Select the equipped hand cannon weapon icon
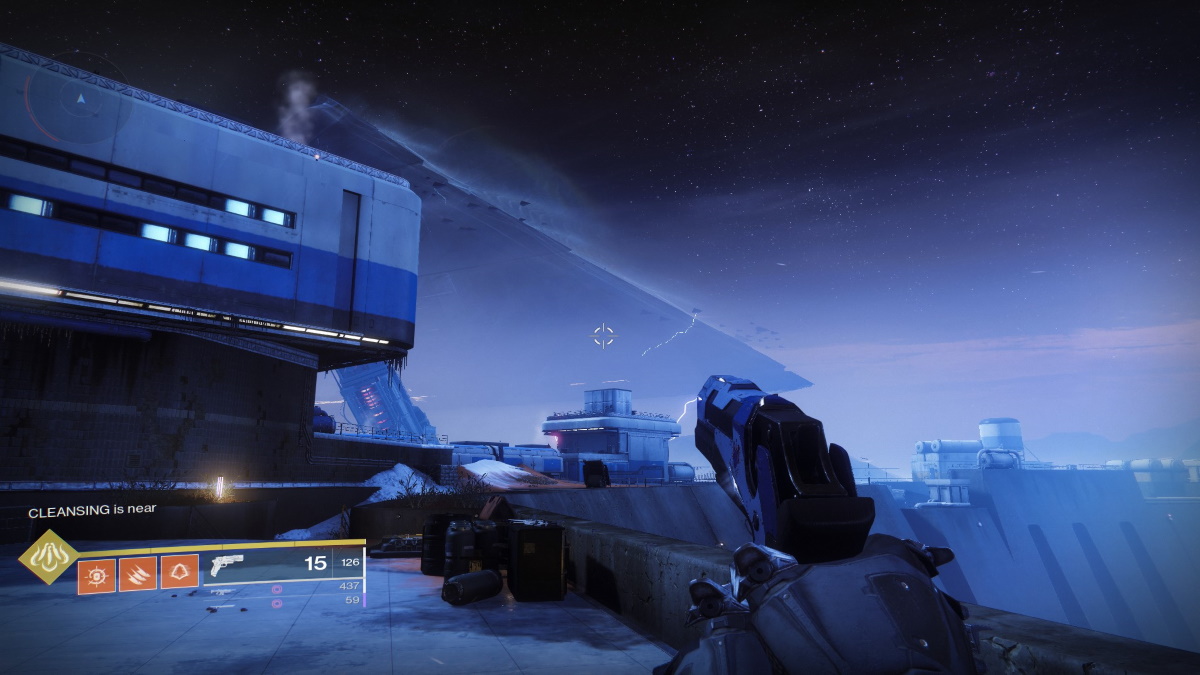Viewport: 1200px width, 675px height. 229,566
